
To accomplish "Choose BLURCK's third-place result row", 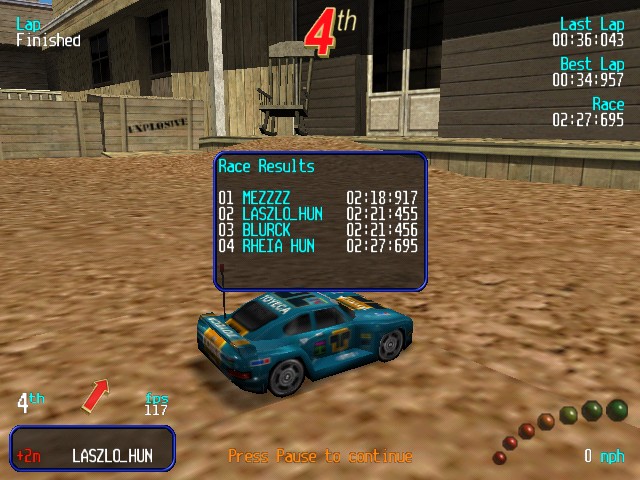I will (x=318, y=230).
